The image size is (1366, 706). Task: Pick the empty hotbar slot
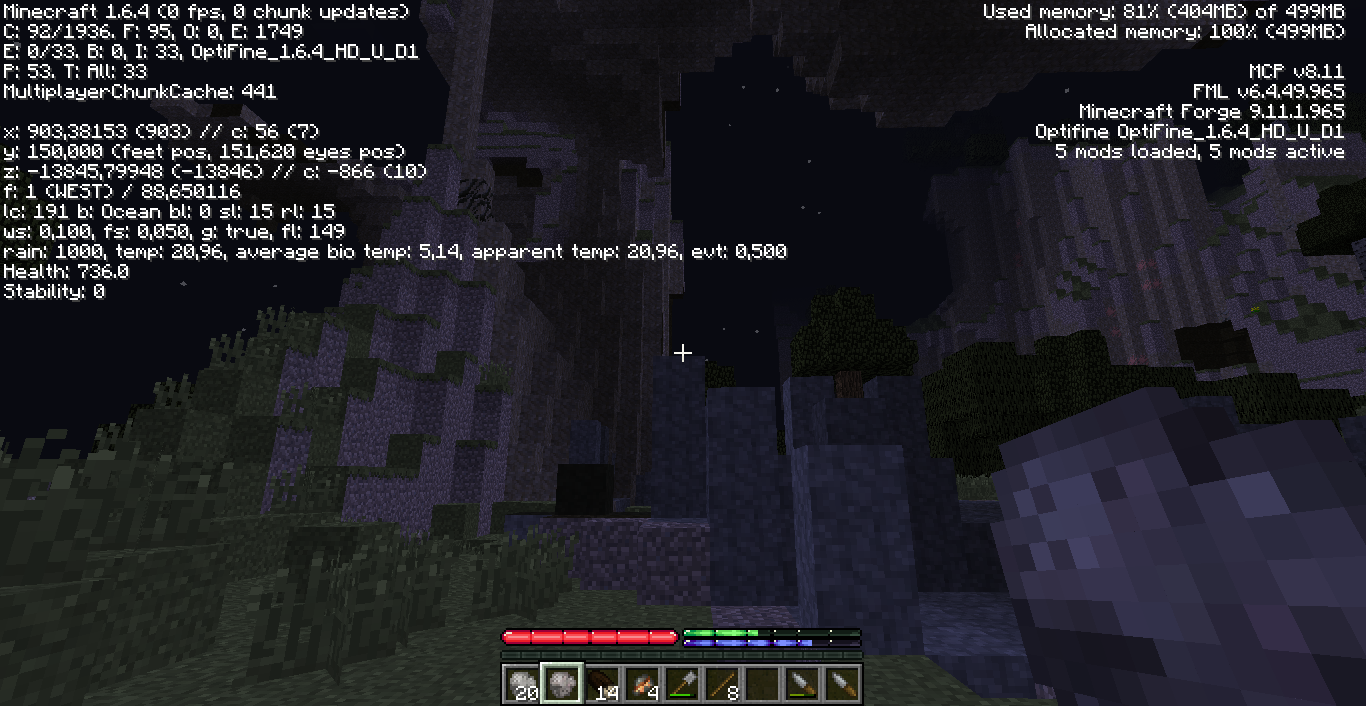[761, 684]
